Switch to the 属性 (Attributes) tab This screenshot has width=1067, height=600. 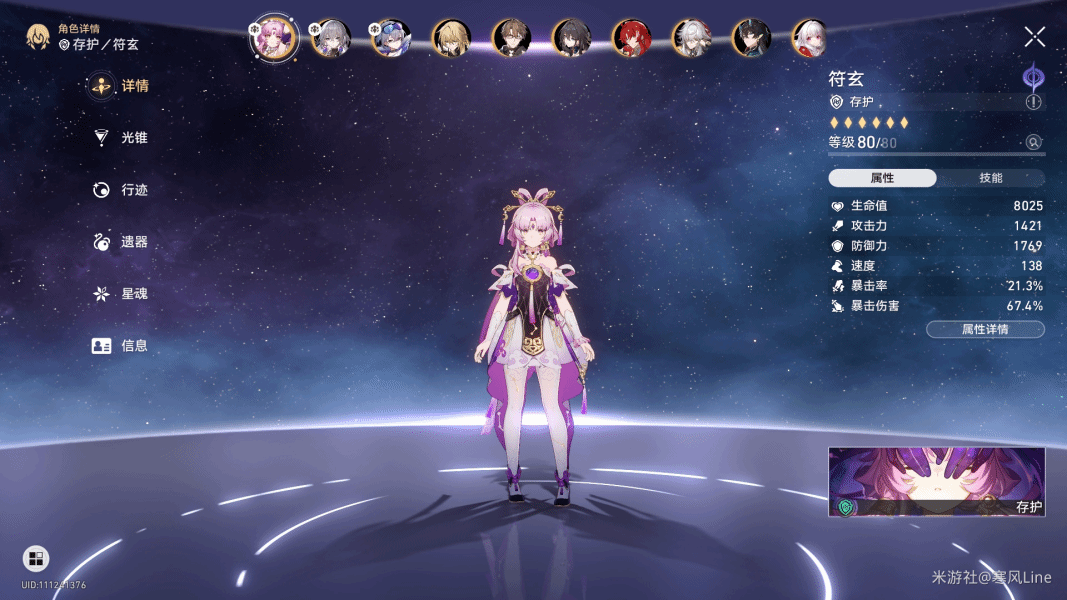tap(882, 178)
